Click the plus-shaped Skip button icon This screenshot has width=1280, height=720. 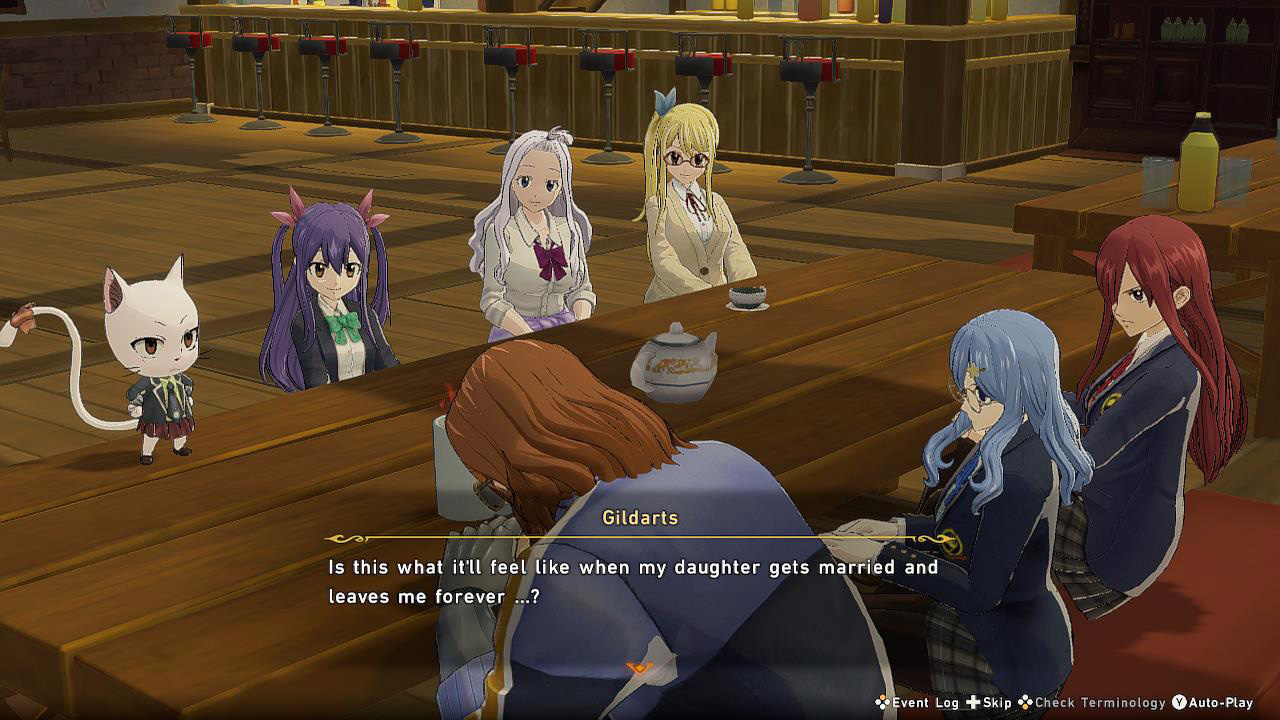[x=973, y=703]
